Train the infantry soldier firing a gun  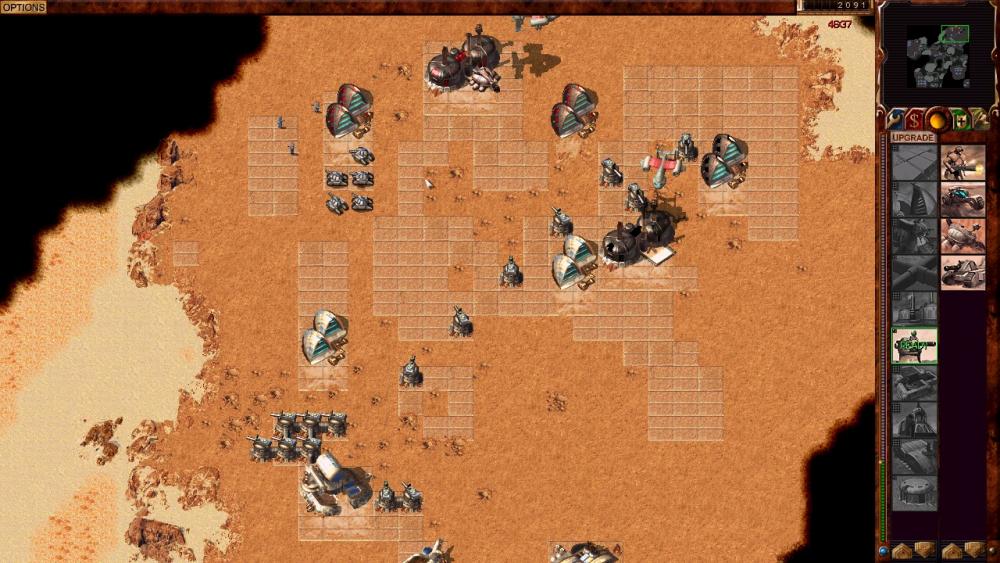[x=962, y=162]
